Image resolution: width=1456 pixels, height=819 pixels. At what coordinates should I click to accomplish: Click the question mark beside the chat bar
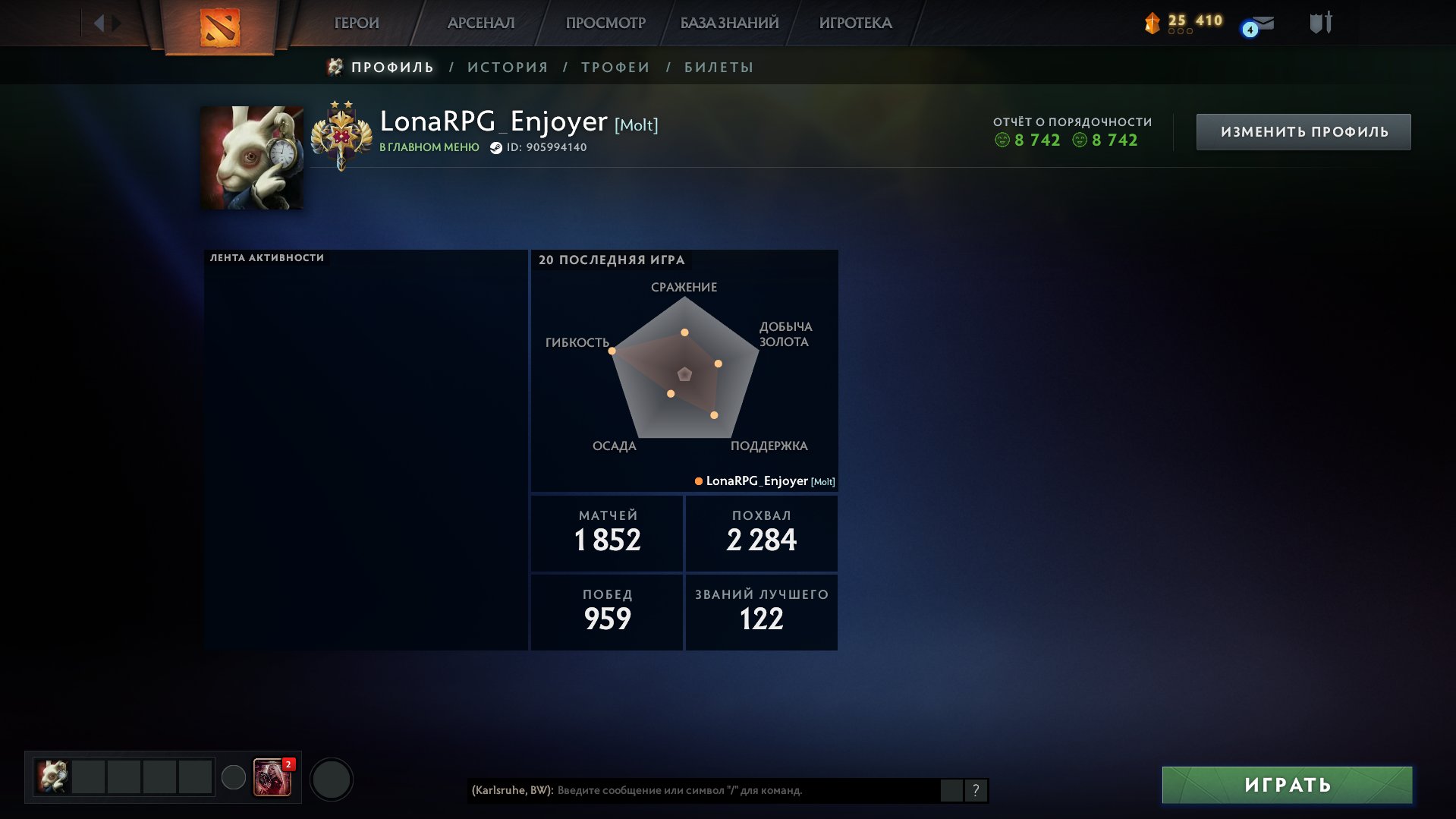point(976,790)
